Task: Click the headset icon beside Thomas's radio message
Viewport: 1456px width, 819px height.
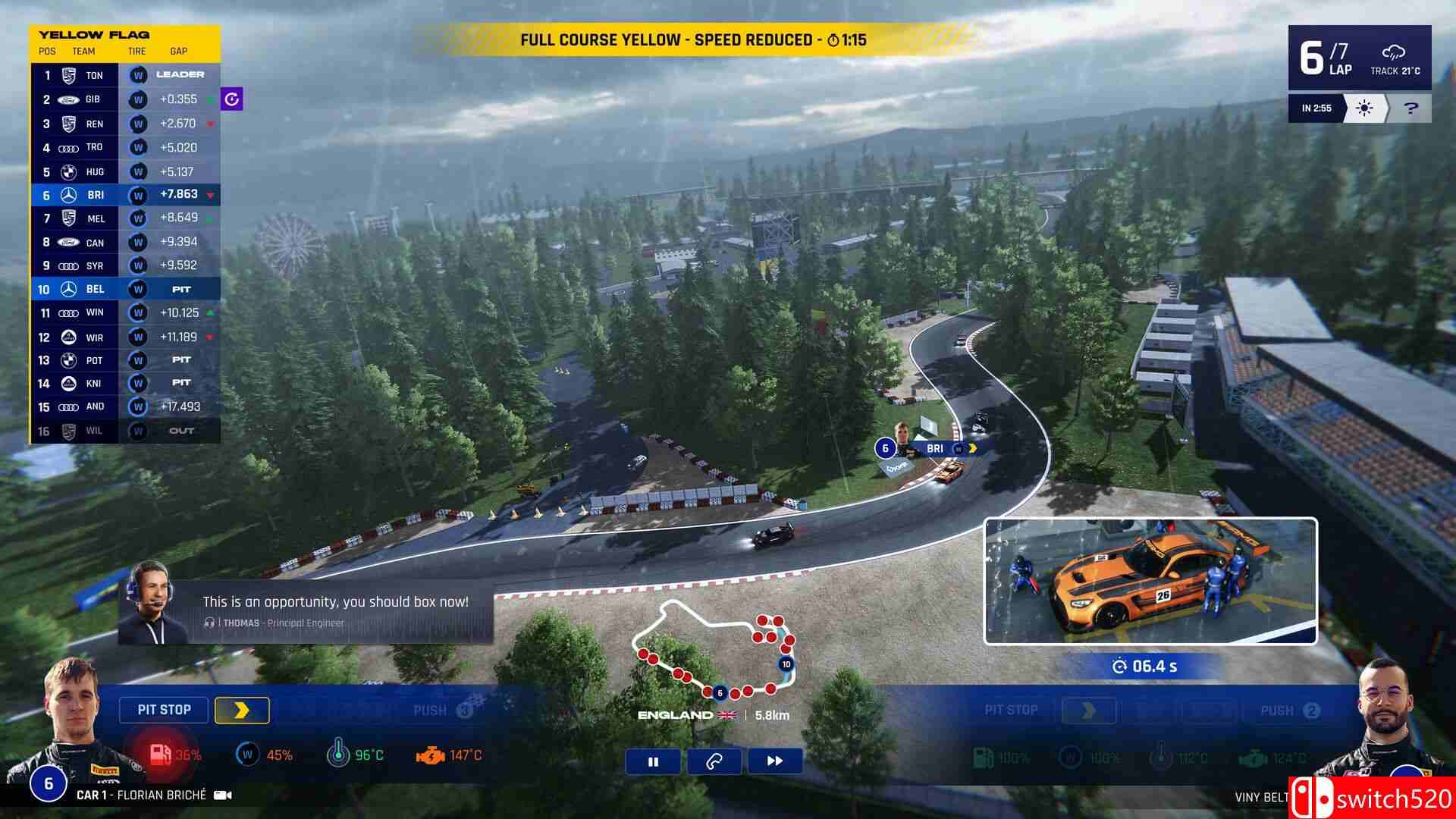Action: click(x=211, y=623)
